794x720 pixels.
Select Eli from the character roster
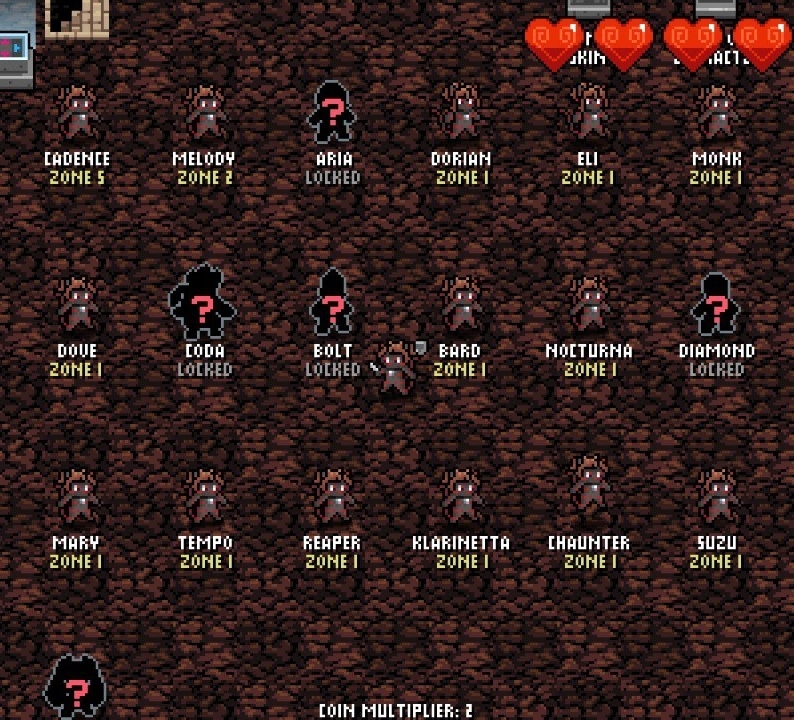[x=588, y=113]
